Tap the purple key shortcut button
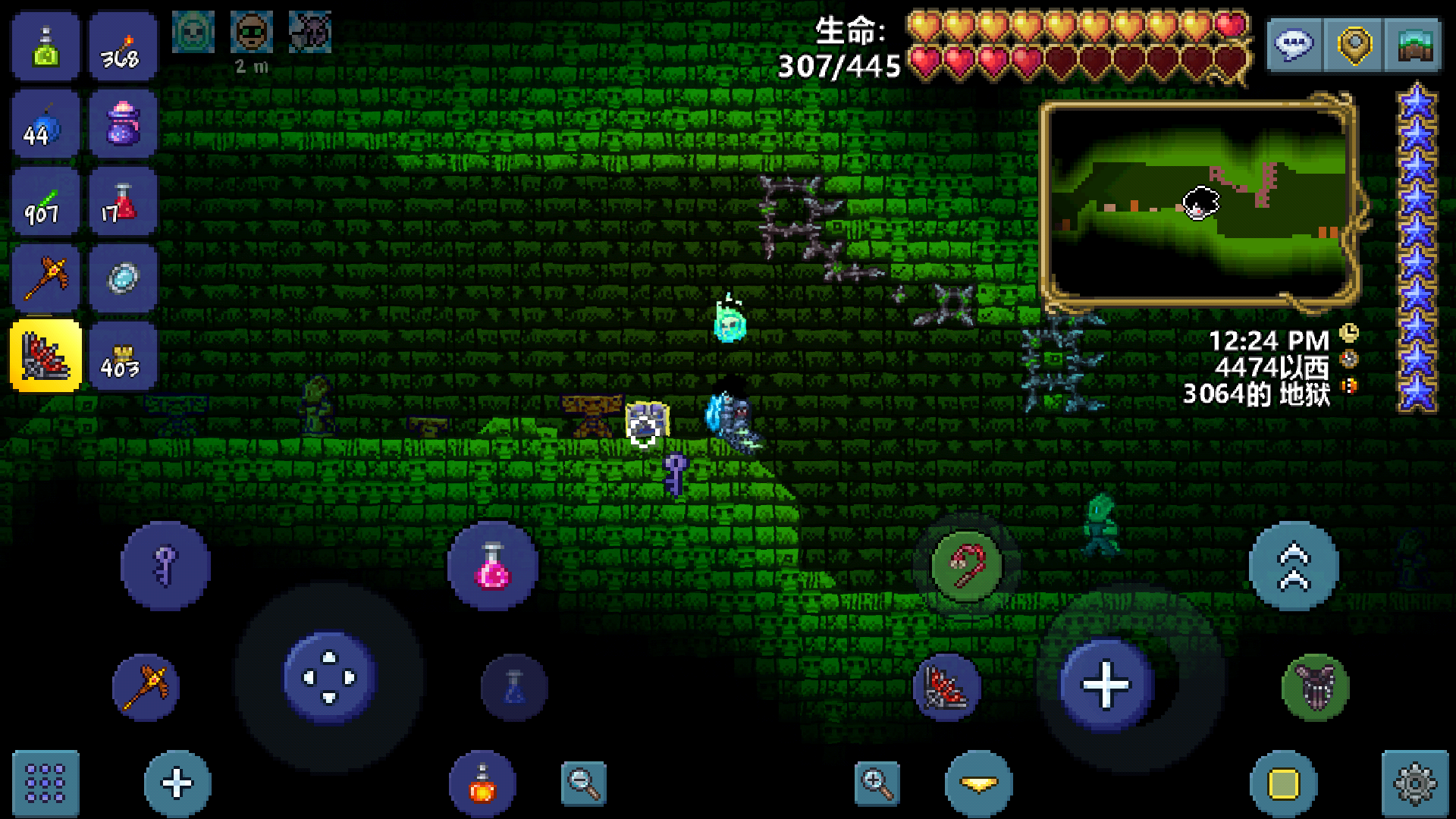This screenshot has height=819, width=1456. 165,566
